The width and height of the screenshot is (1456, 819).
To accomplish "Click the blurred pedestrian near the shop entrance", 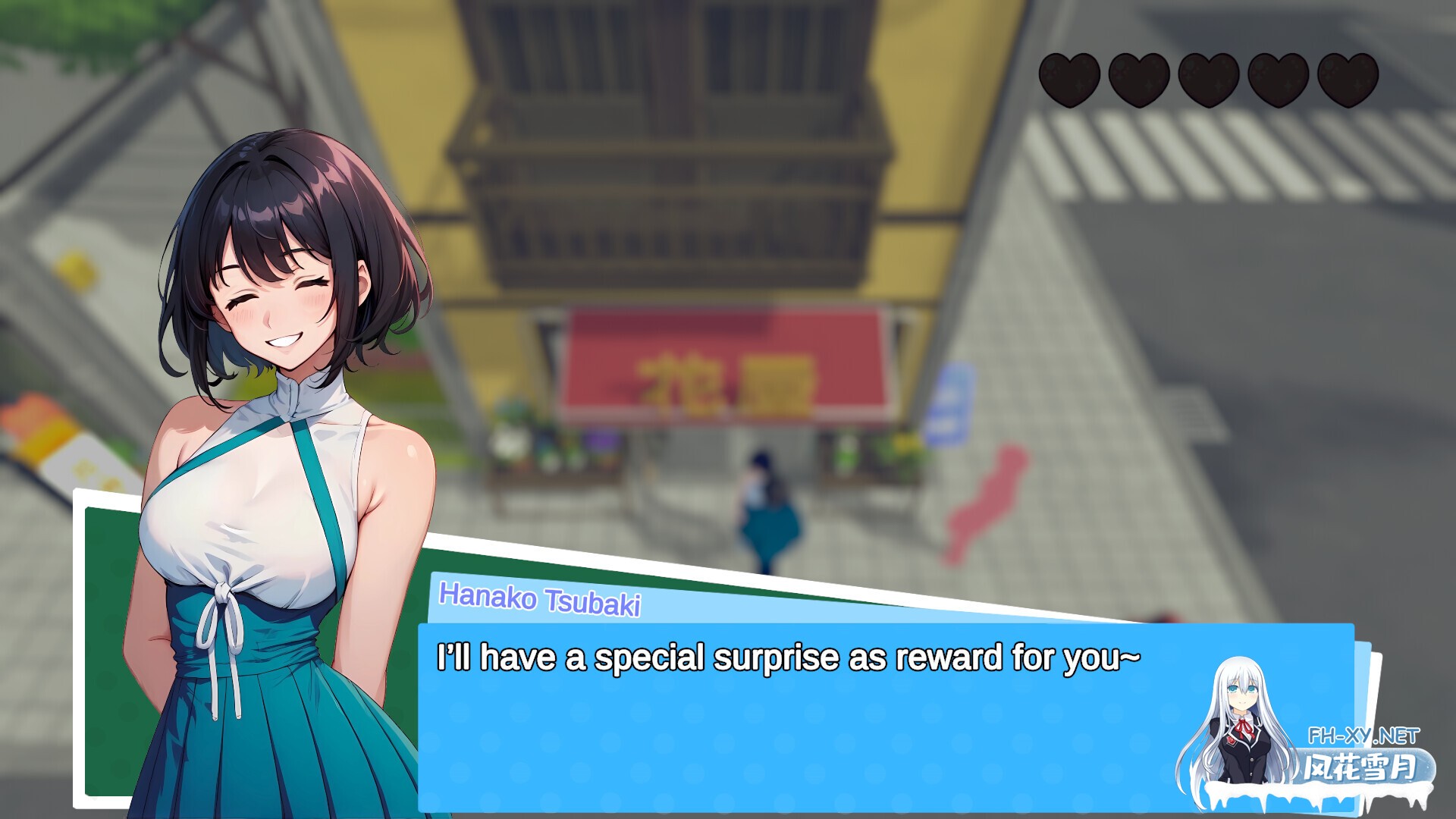I will tap(766, 508).
